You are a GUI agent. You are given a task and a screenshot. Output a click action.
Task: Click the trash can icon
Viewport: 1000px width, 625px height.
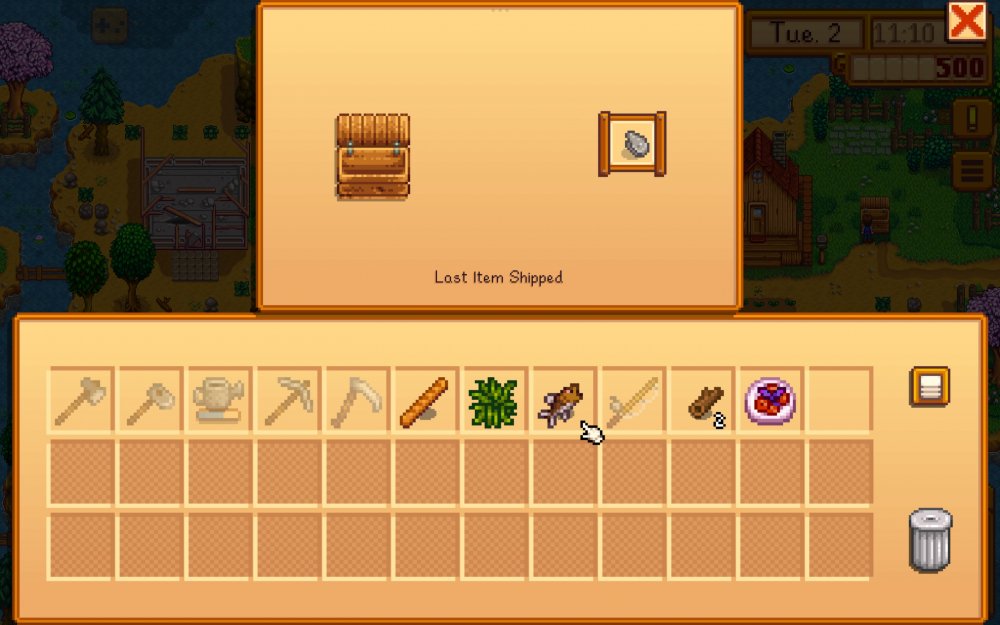(x=930, y=540)
